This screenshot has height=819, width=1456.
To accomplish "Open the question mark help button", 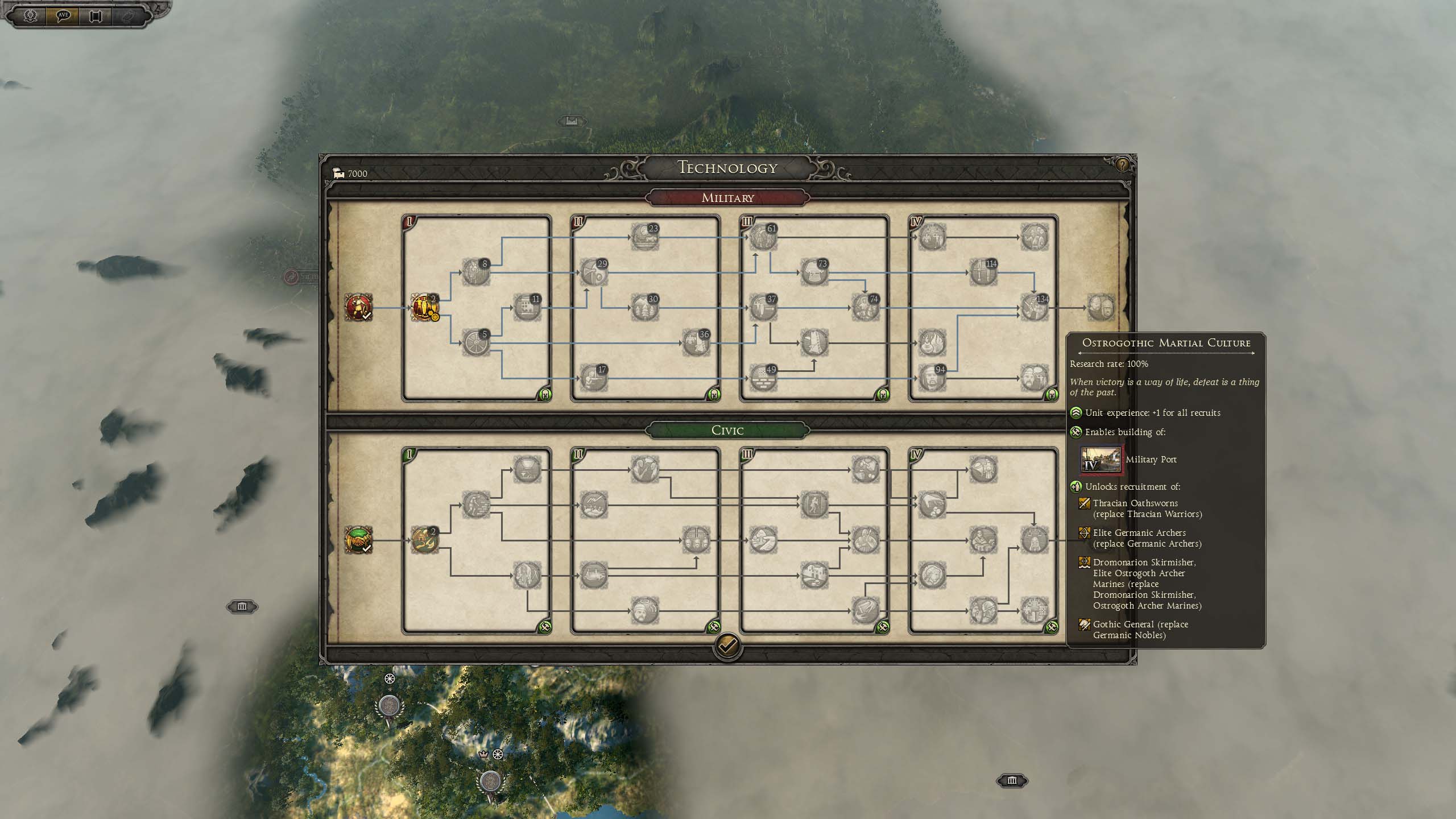I will [x=1122, y=166].
